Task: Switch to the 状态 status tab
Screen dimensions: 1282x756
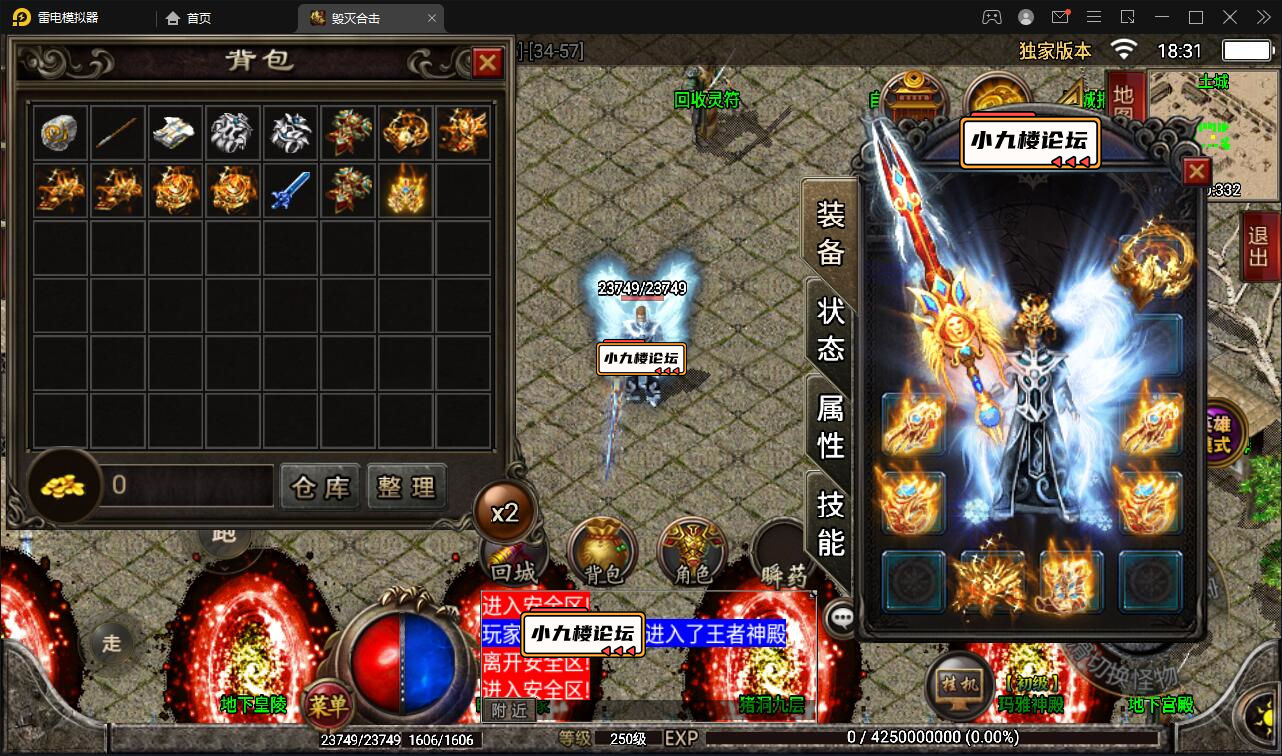Action: 832,330
